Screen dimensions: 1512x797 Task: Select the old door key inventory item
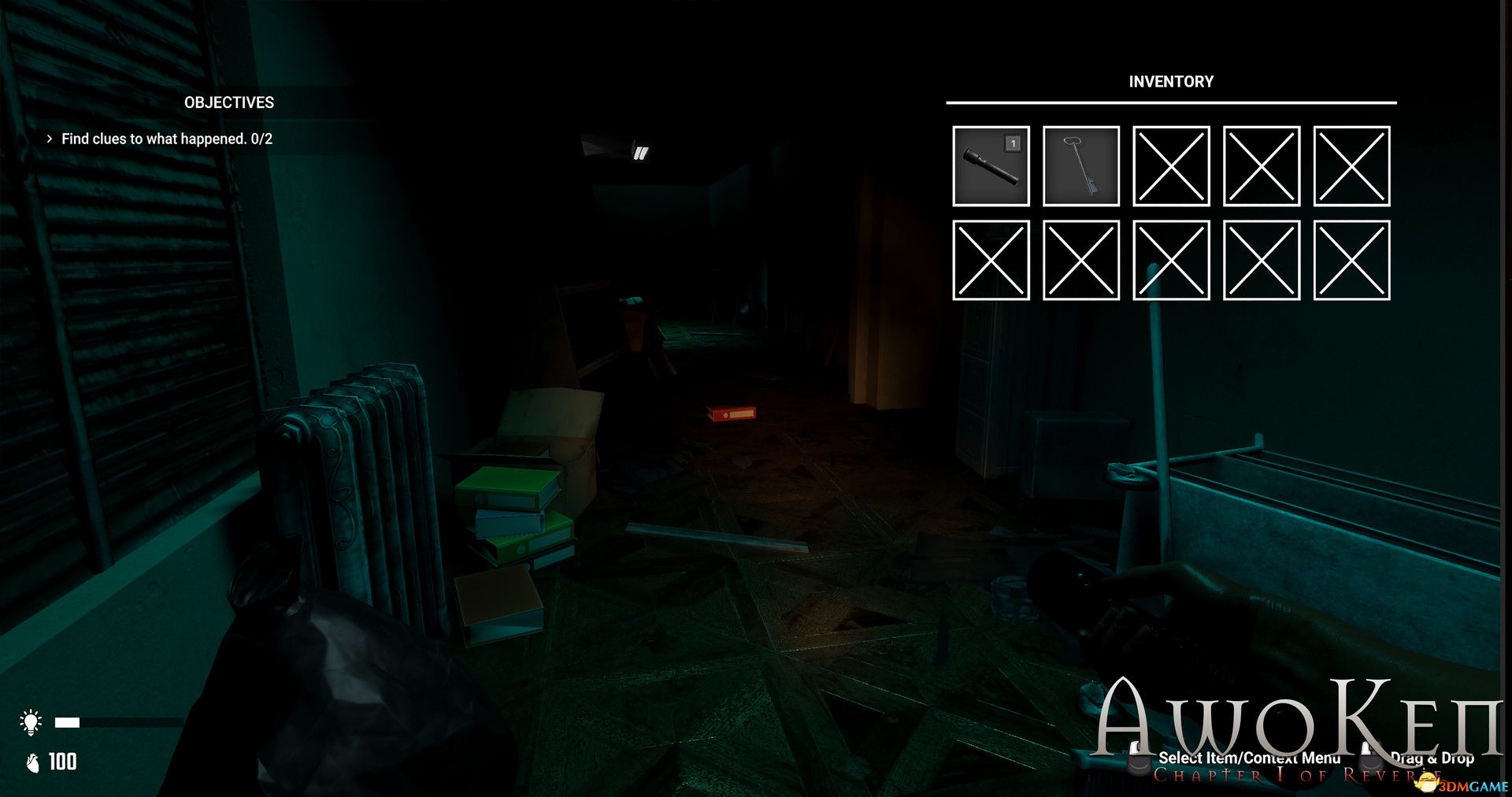[x=1080, y=167]
